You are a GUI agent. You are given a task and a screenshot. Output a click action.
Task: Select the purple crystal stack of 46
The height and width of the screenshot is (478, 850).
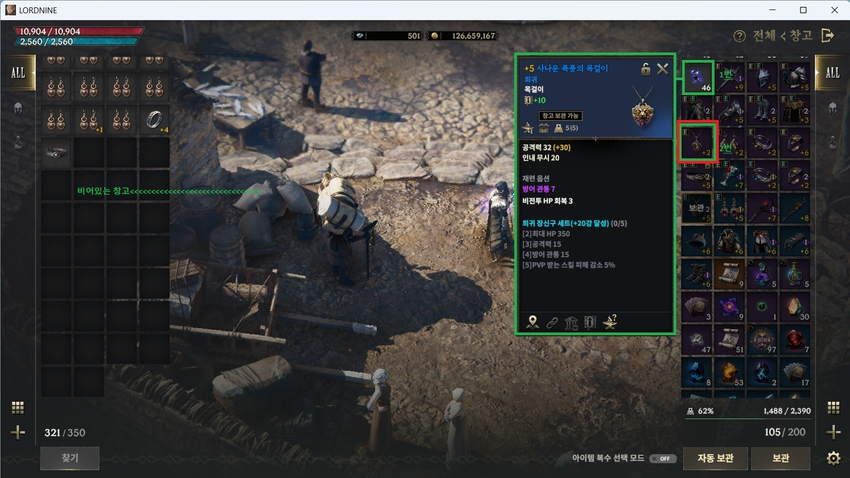click(x=697, y=78)
